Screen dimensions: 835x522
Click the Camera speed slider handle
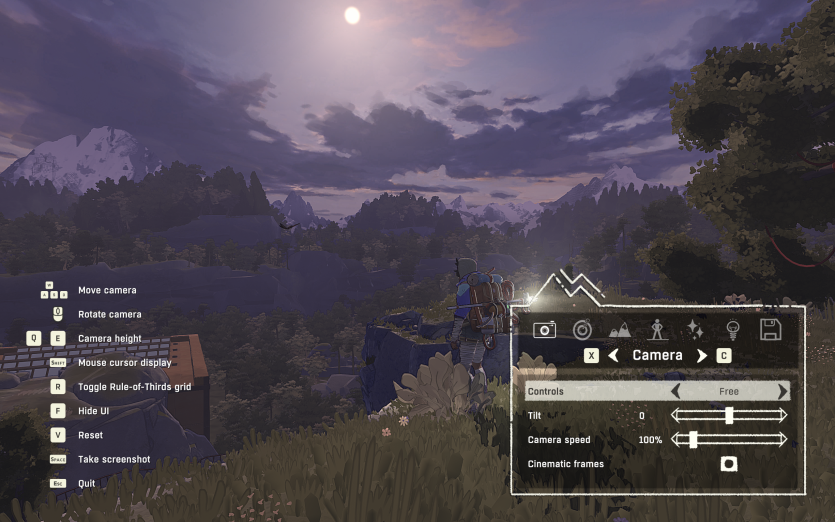click(x=692, y=439)
